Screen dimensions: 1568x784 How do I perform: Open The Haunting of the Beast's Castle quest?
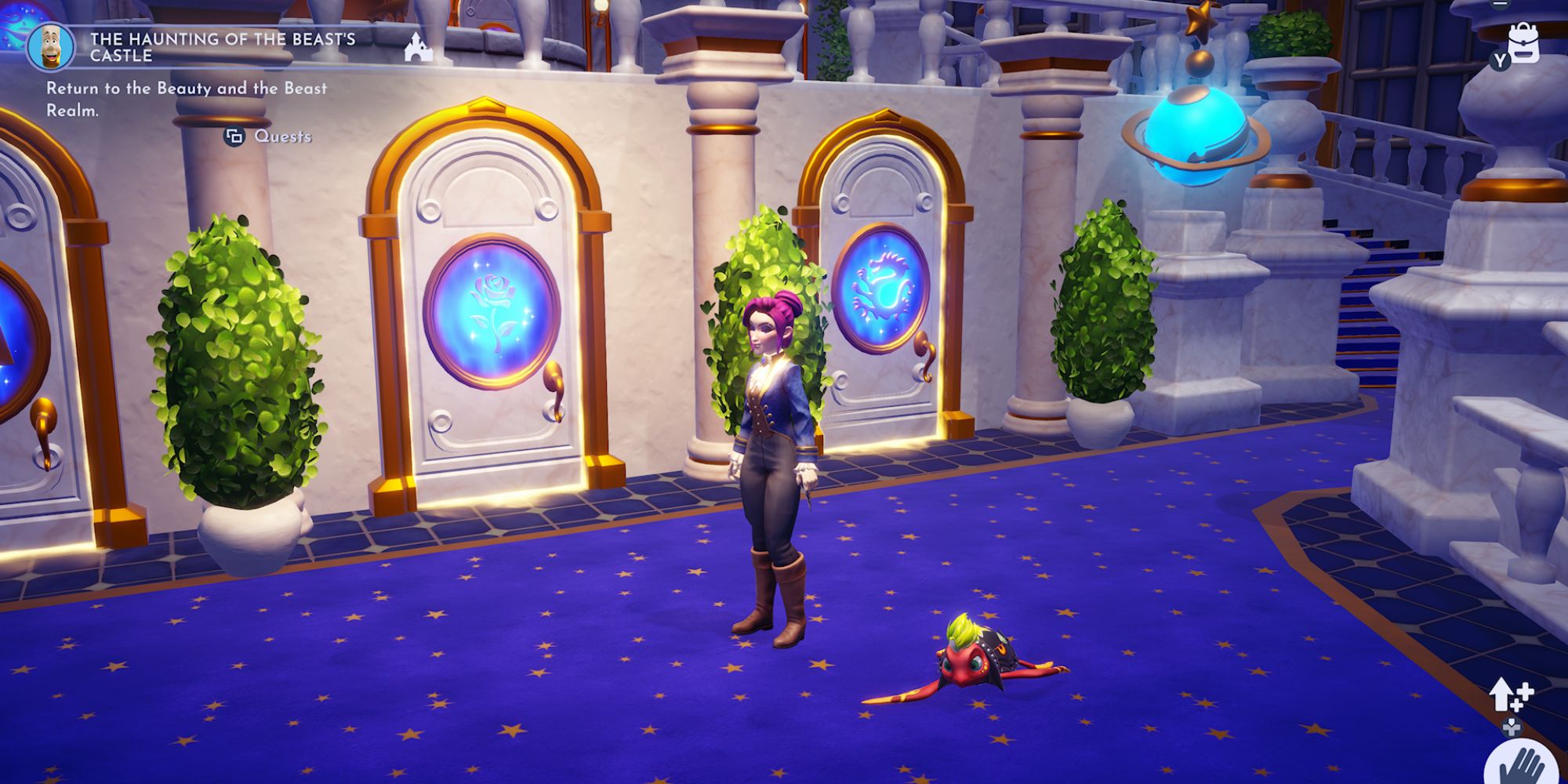pyautogui.click(x=222, y=47)
